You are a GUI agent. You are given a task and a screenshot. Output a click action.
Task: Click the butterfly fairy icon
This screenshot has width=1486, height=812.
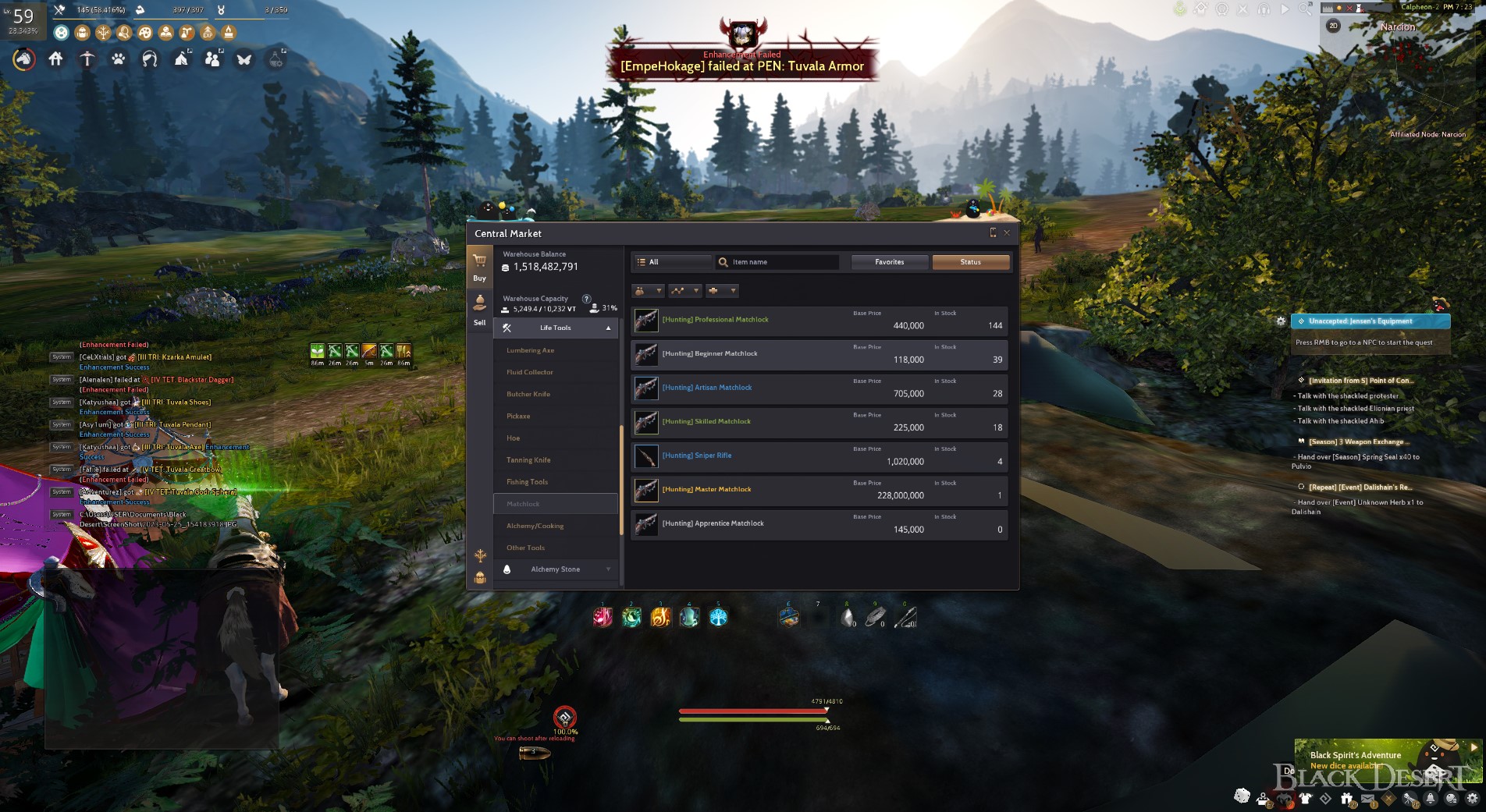coord(243,59)
